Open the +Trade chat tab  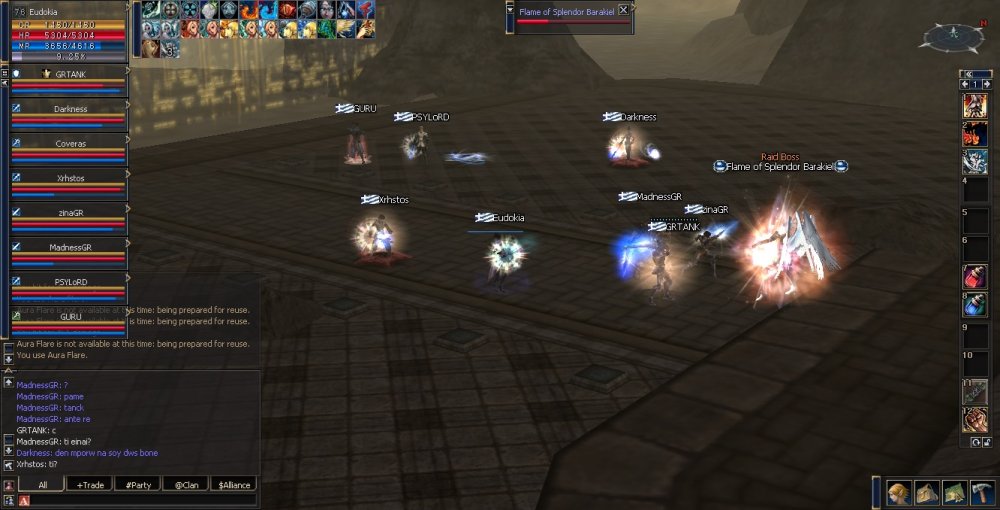(91, 485)
